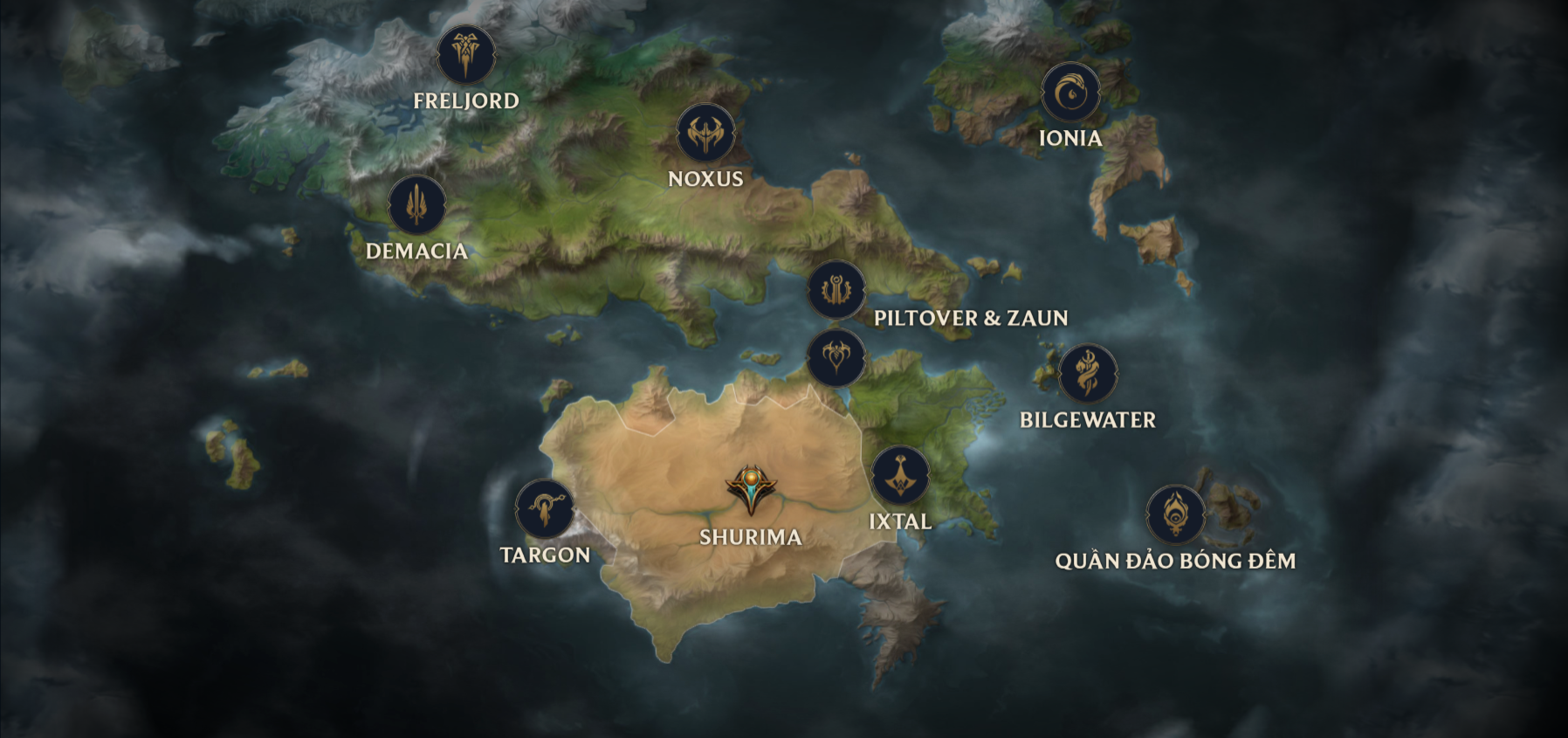Select the Quần Đảo Bóng Đêm marker
Viewport: 1568px width, 738px height.
tap(1175, 514)
